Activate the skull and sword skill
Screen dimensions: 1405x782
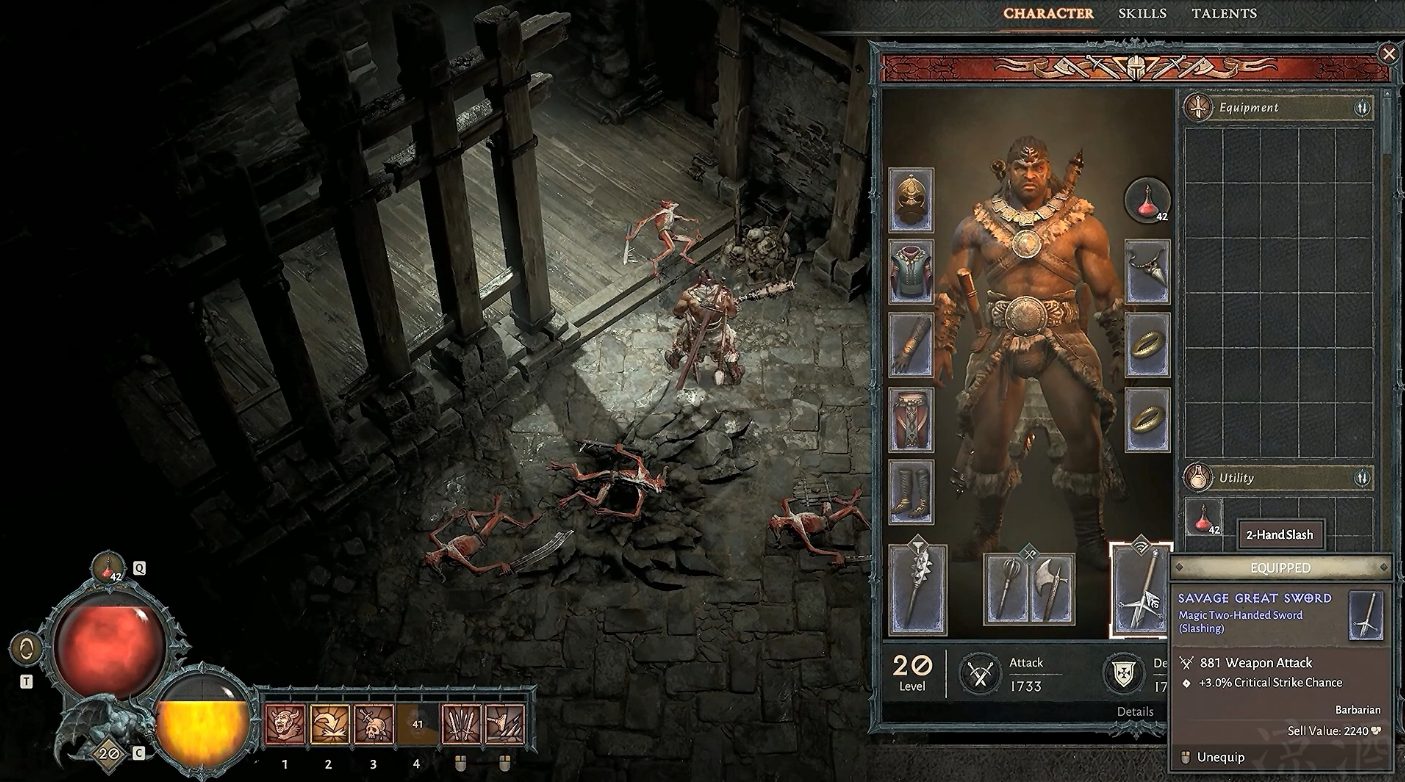coord(373,724)
